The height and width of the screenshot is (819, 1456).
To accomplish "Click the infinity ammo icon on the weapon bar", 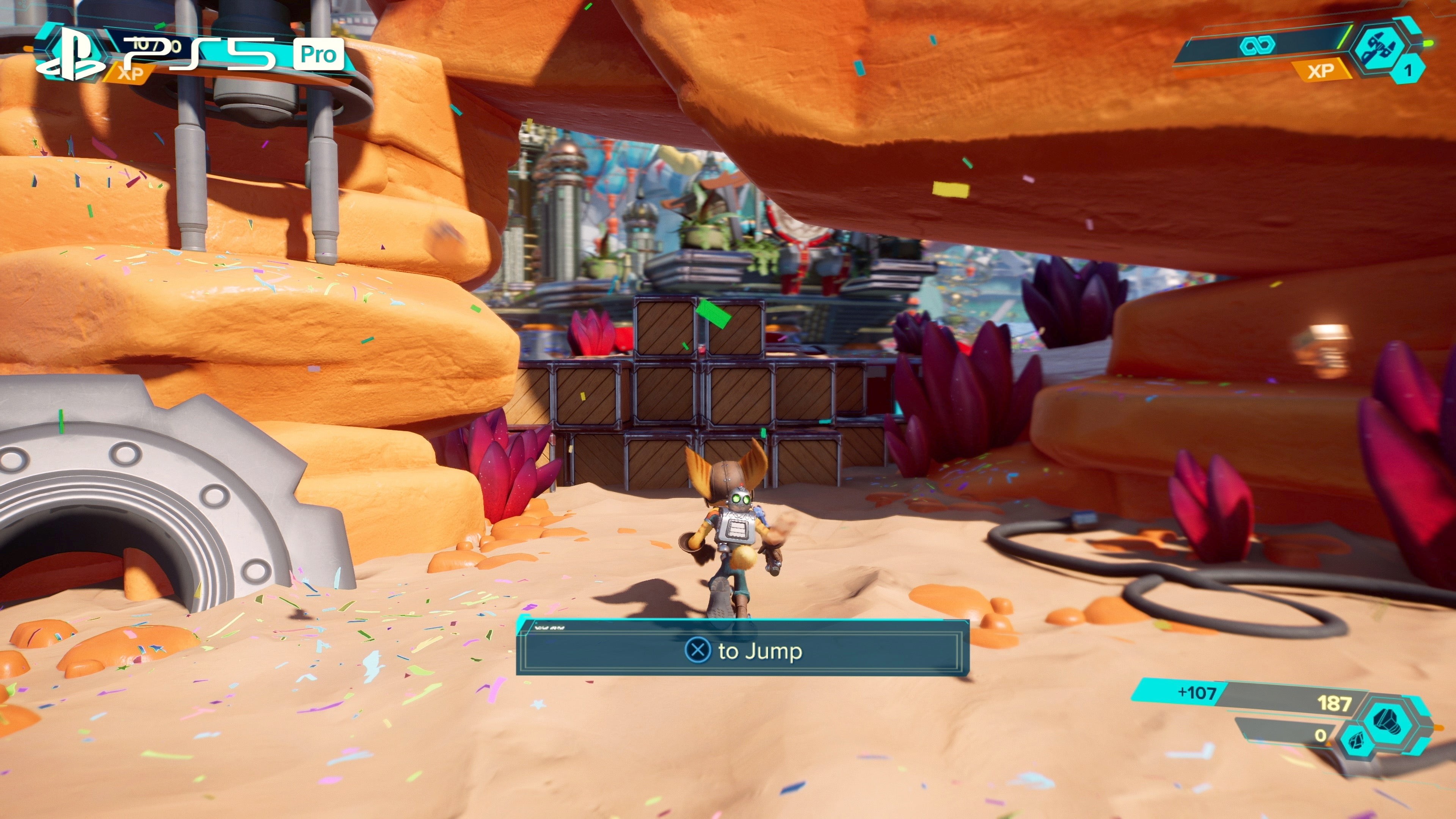I will (x=1258, y=46).
